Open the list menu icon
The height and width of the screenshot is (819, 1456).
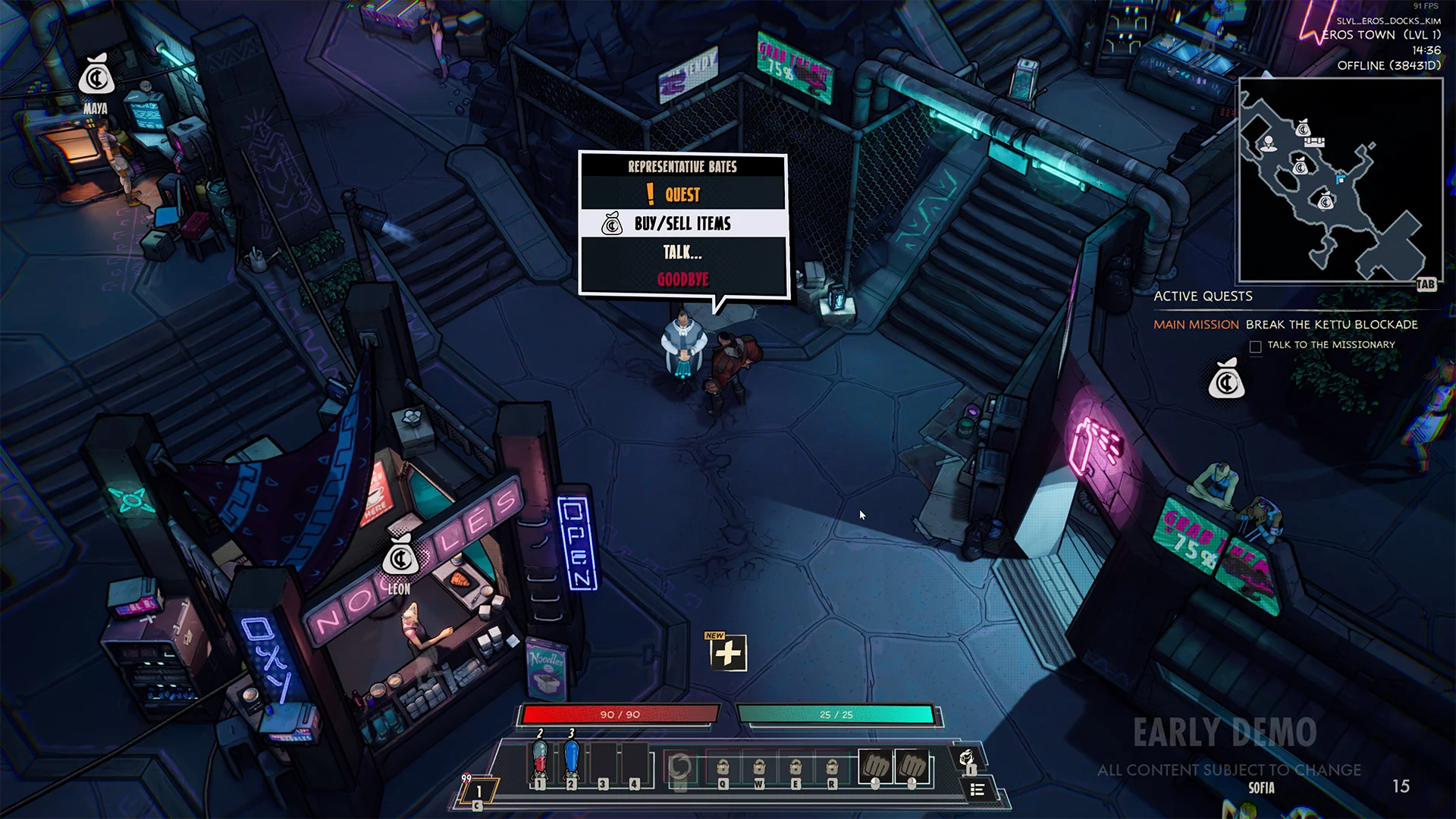pyautogui.click(x=977, y=790)
